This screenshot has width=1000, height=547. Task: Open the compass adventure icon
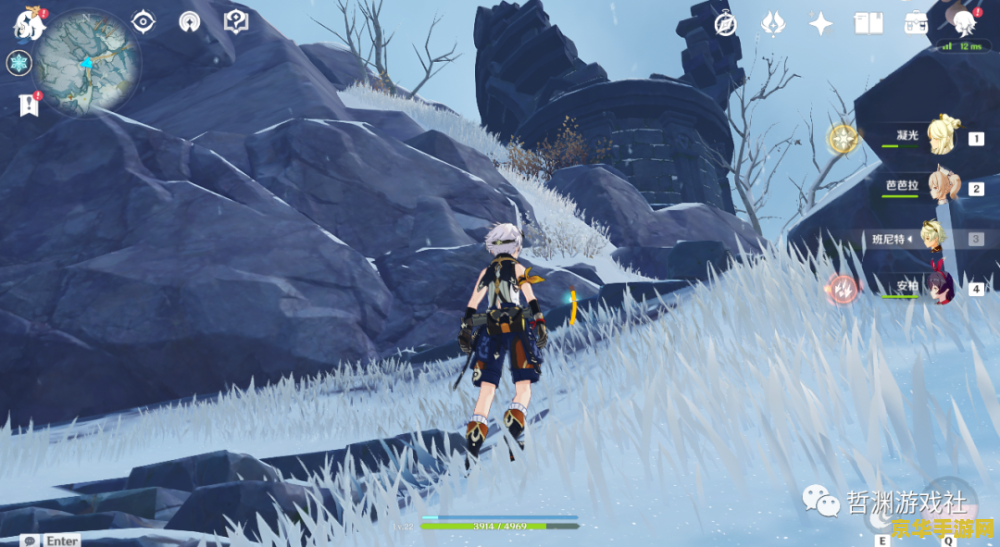click(726, 24)
